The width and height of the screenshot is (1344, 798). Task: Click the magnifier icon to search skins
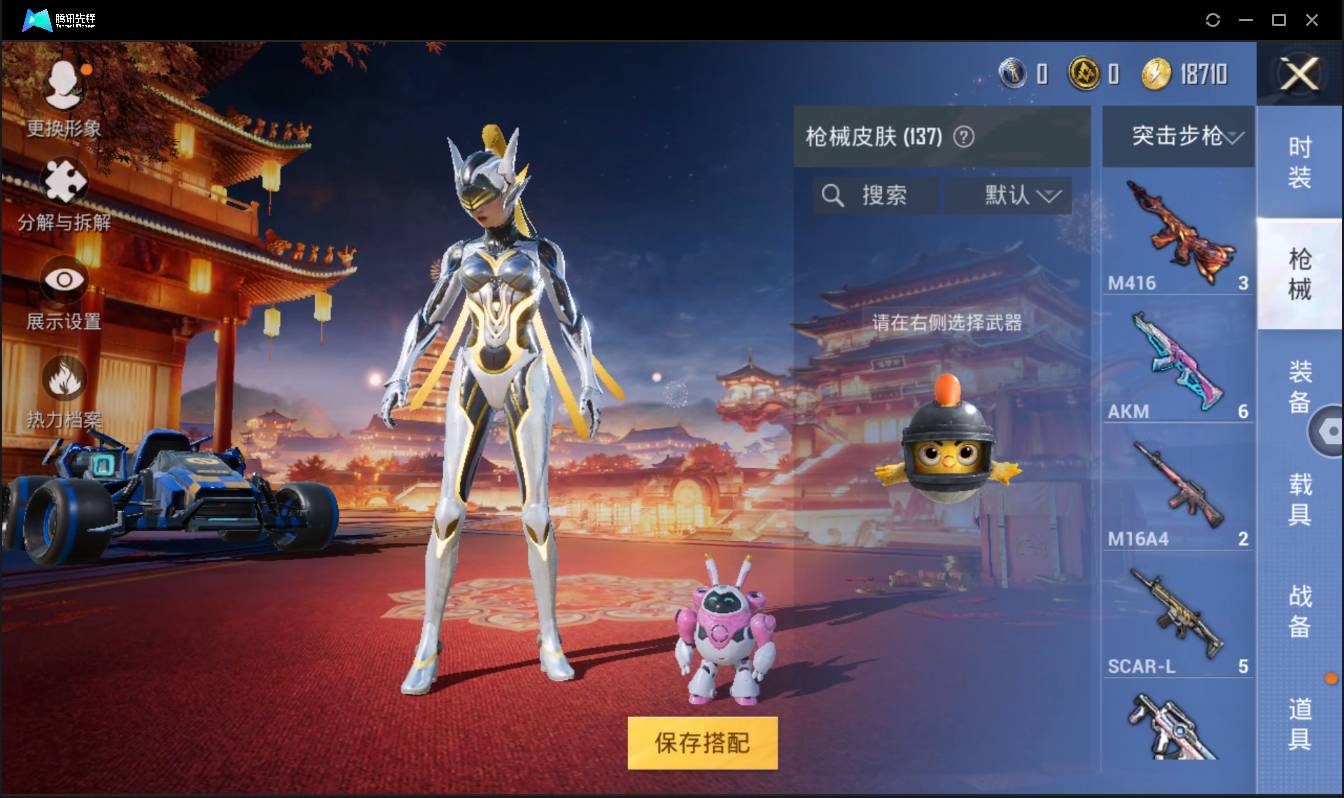tap(833, 195)
